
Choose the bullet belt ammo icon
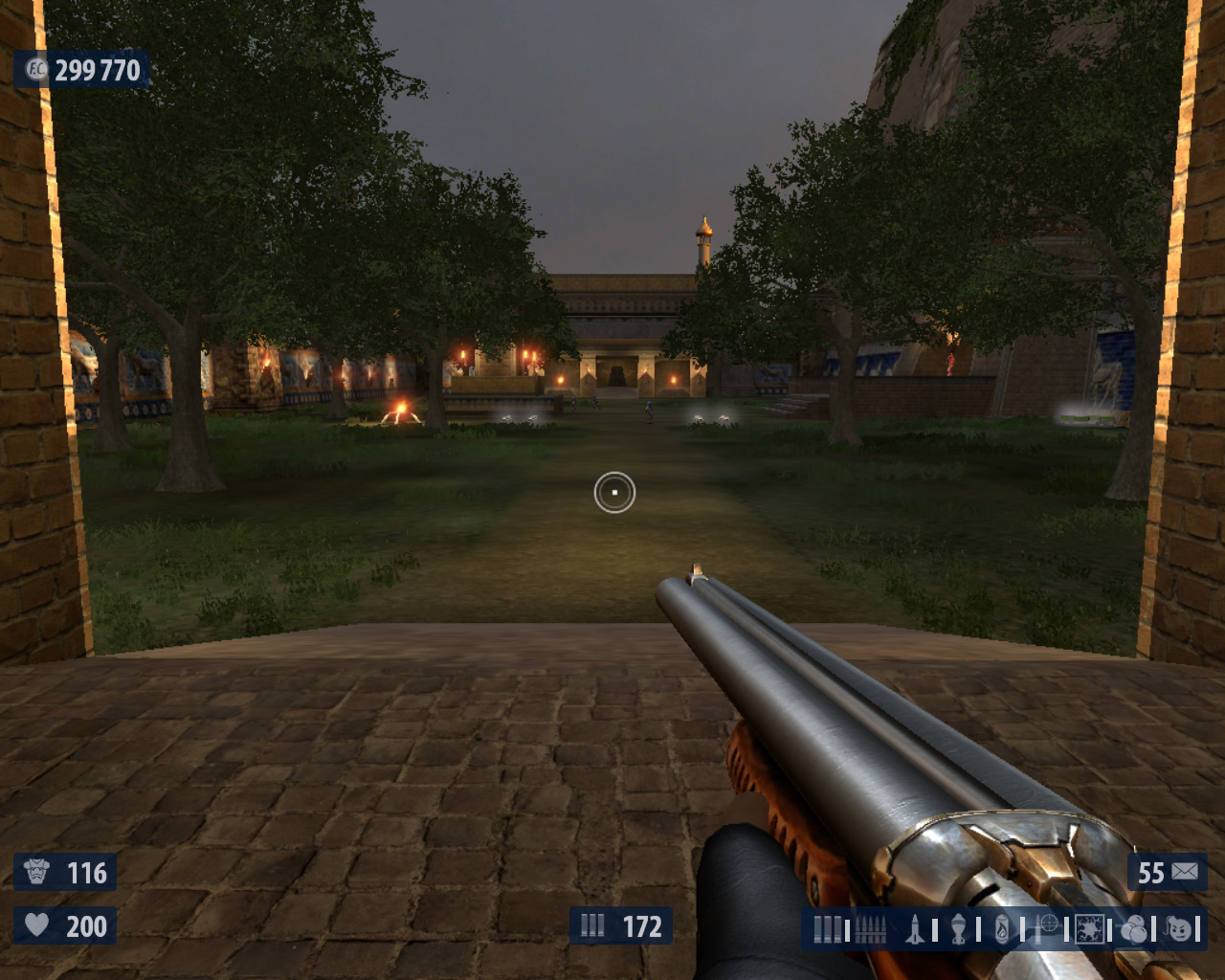point(870,929)
